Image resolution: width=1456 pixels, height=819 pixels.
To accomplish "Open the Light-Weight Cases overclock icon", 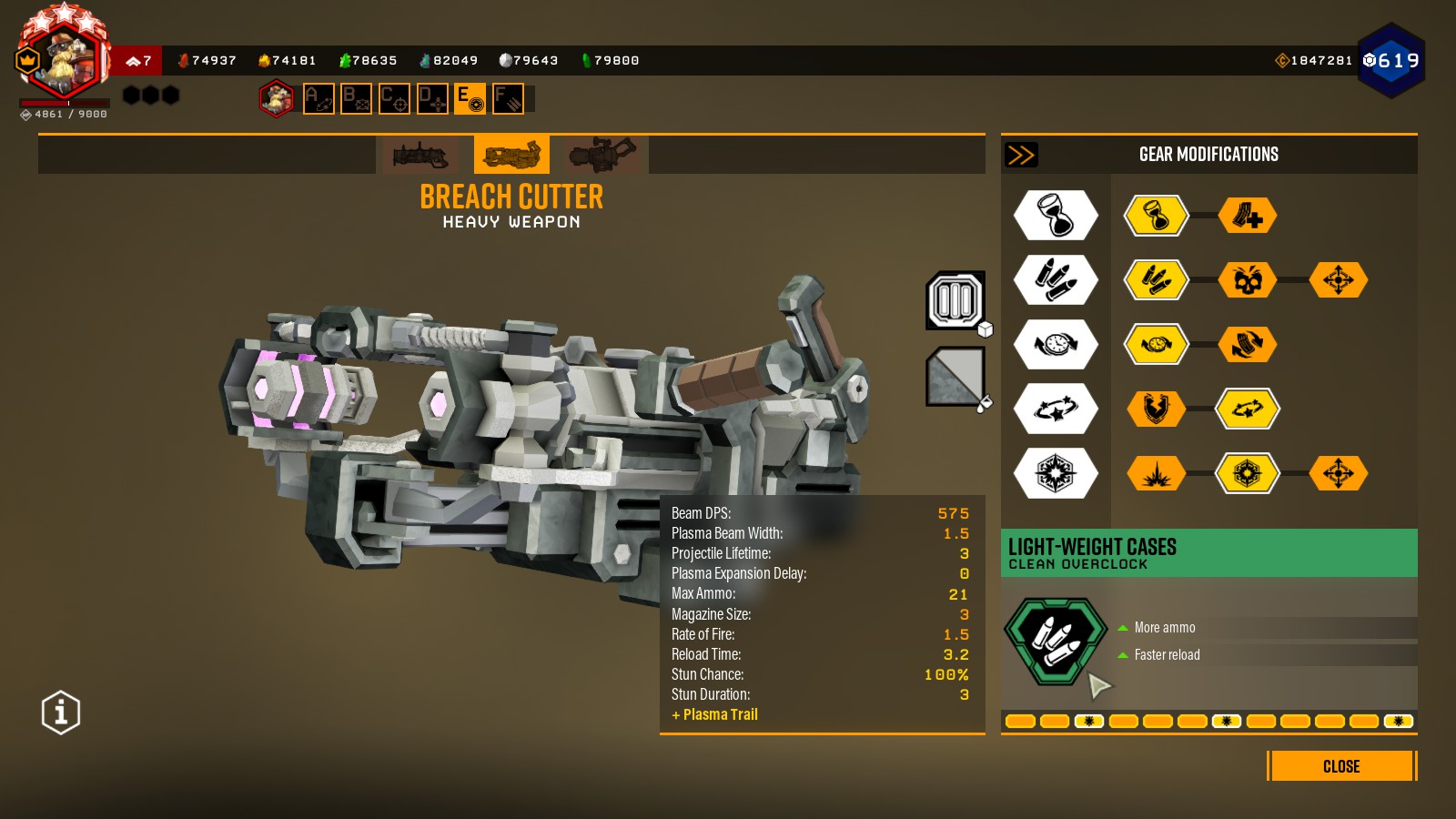I will pos(1056,641).
